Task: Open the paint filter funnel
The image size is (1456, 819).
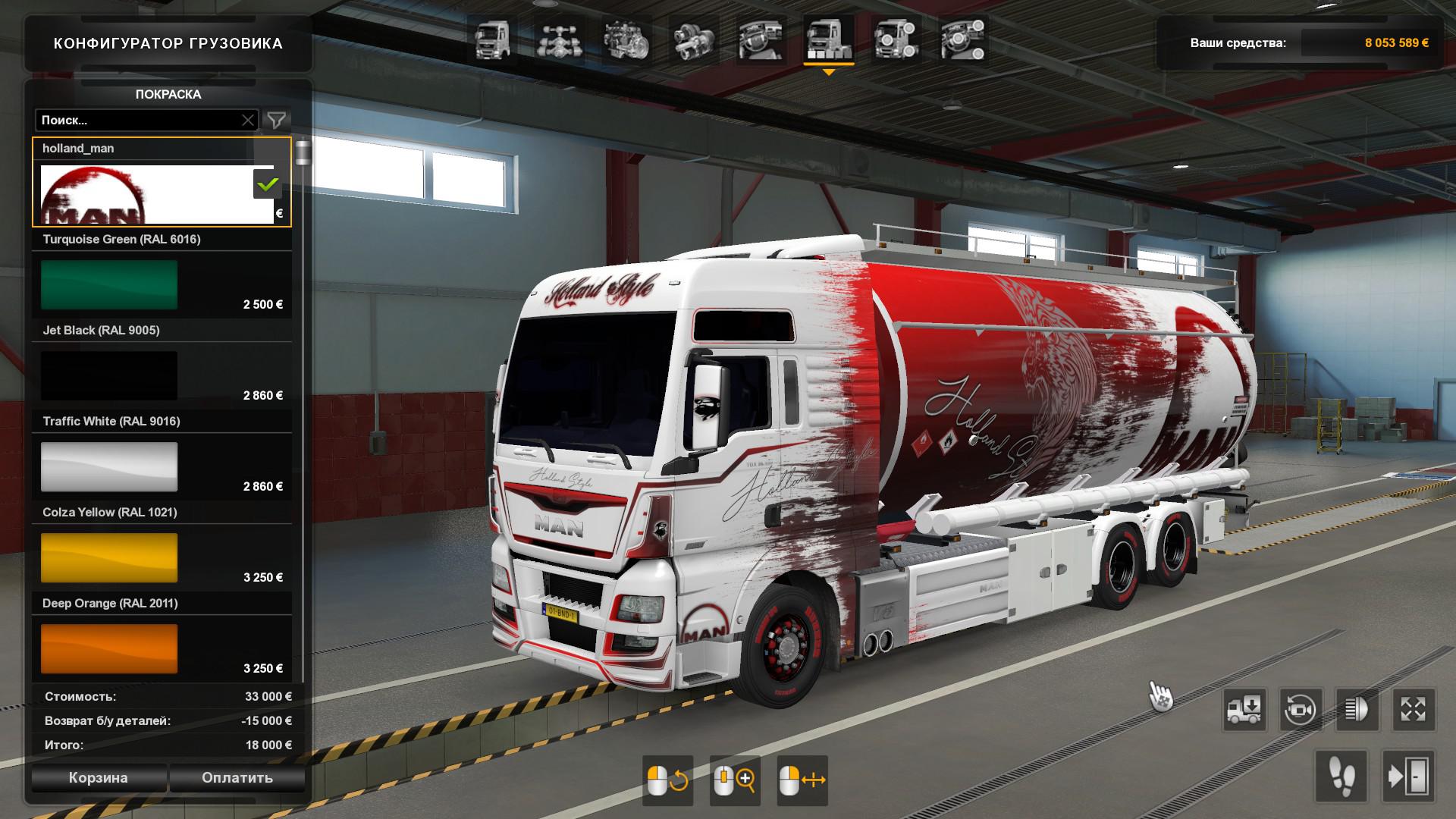Action: pos(277,120)
